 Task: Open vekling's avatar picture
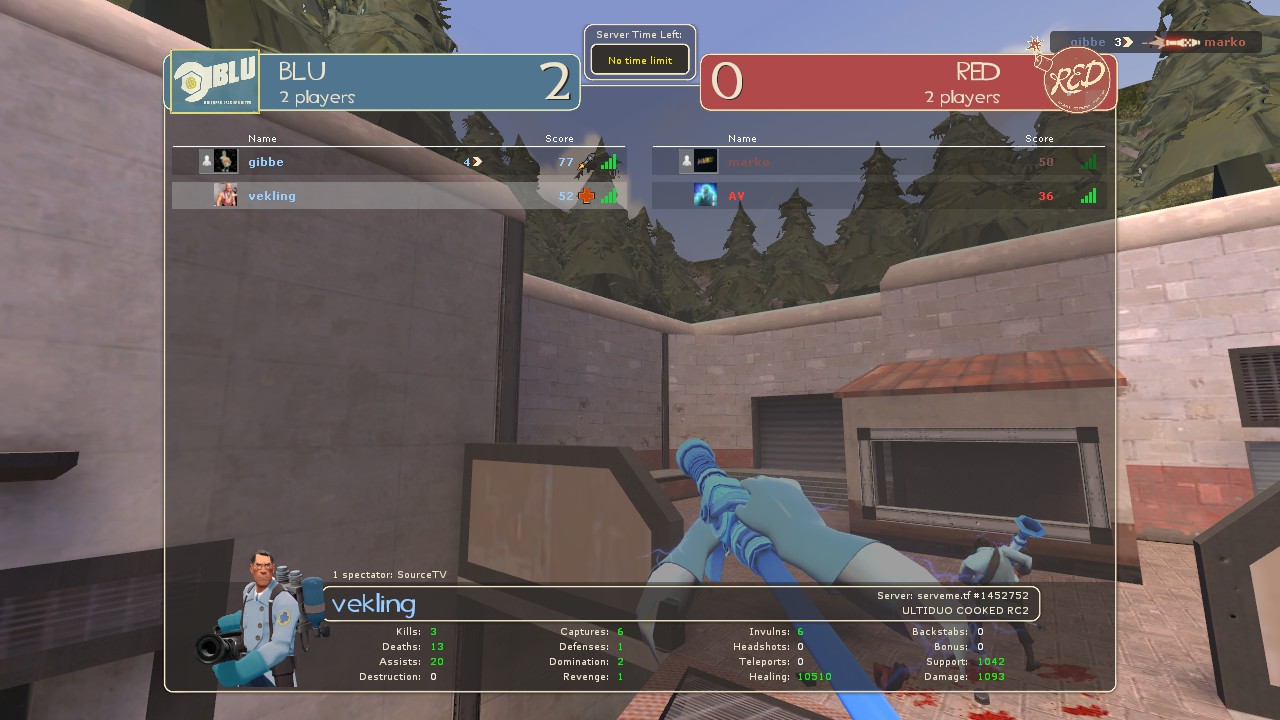point(226,195)
